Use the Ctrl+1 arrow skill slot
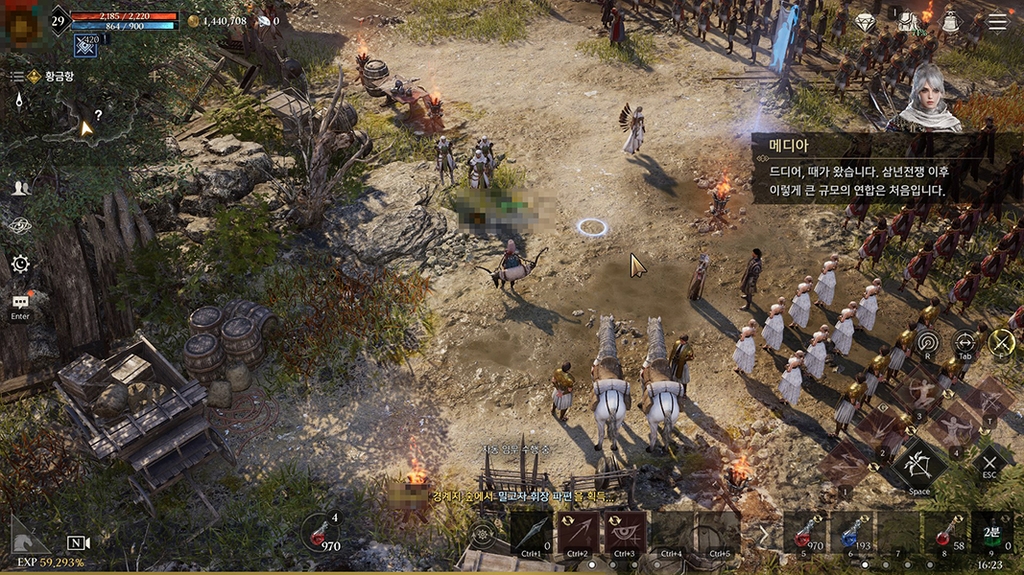Image resolution: width=1024 pixels, height=575 pixels. click(x=530, y=532)
